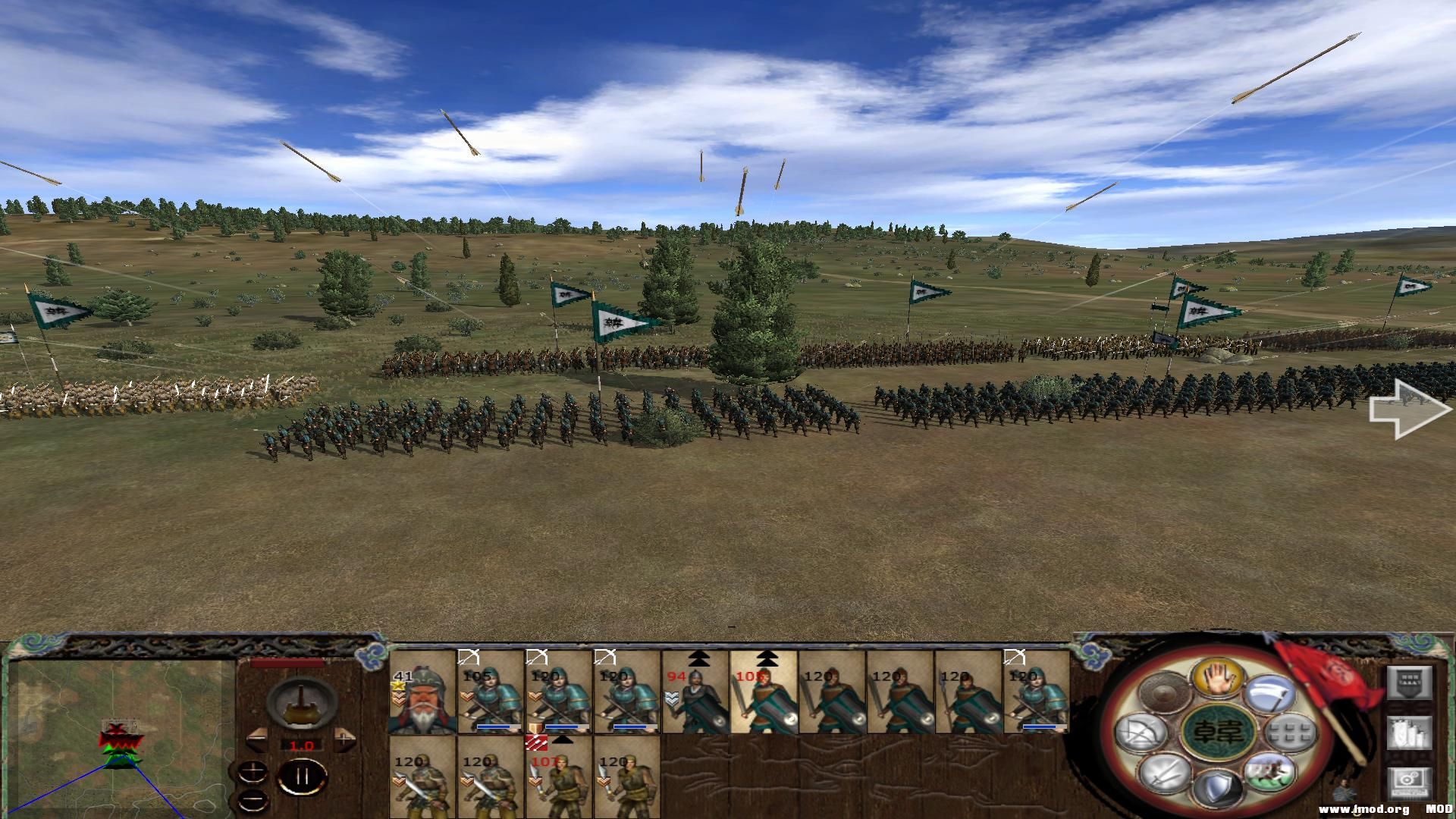Zoom in the minimap with the plus button
Image resolution: width=1456 pixels, height=819 pixels.
coord(254,772)
